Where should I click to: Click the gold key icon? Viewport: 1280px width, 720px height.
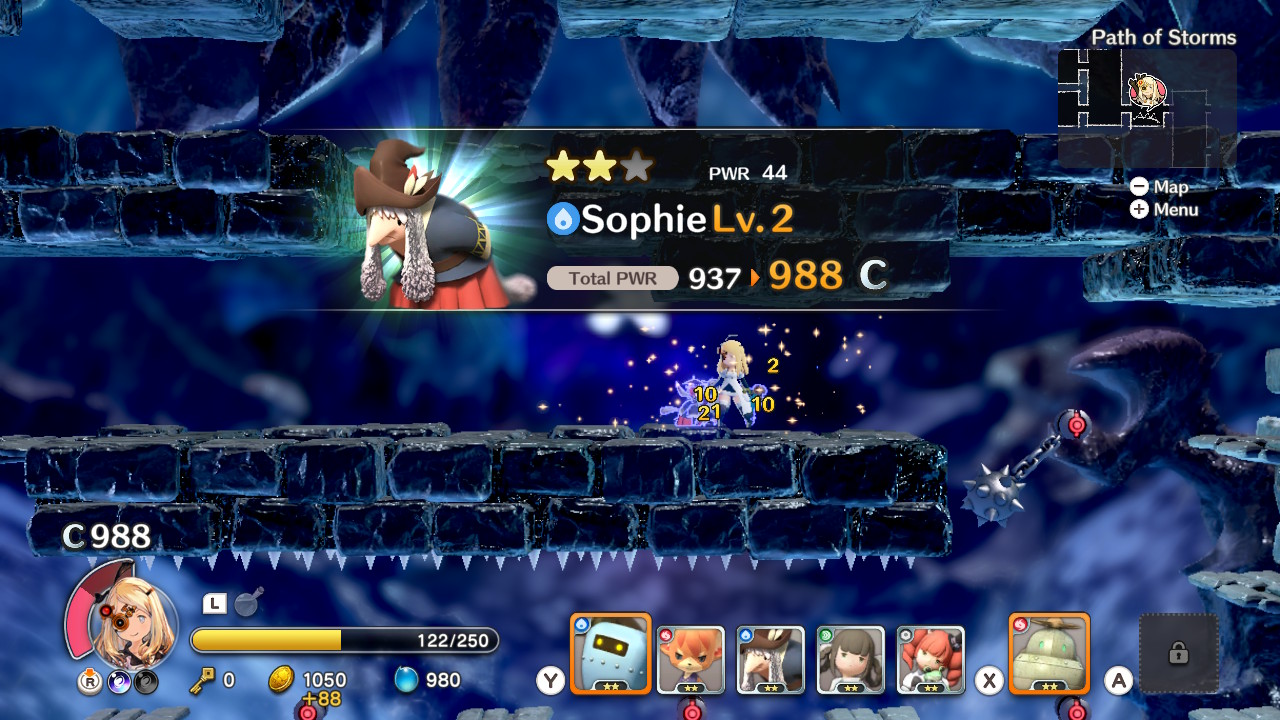pyautogui.click(x=202, y=680)
